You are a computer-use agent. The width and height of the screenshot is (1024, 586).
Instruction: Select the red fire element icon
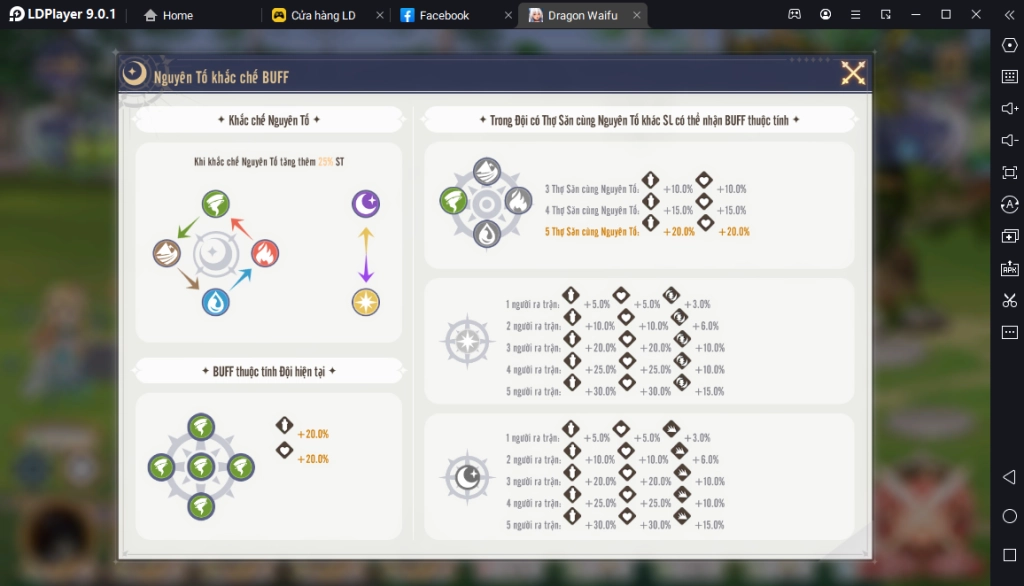tap(264, 253)
